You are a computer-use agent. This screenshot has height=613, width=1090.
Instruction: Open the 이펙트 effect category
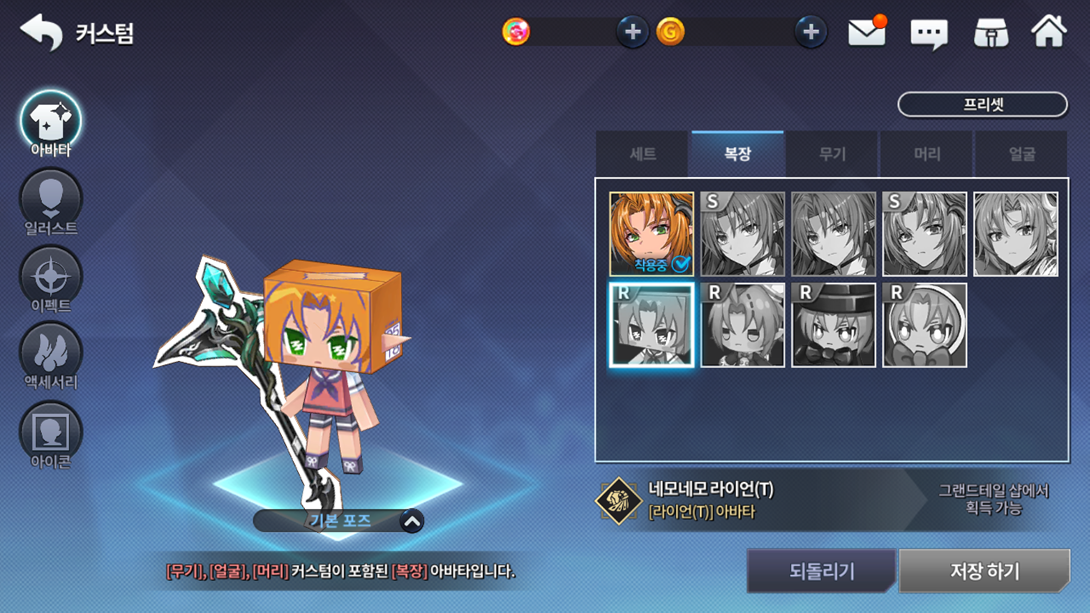51,279
